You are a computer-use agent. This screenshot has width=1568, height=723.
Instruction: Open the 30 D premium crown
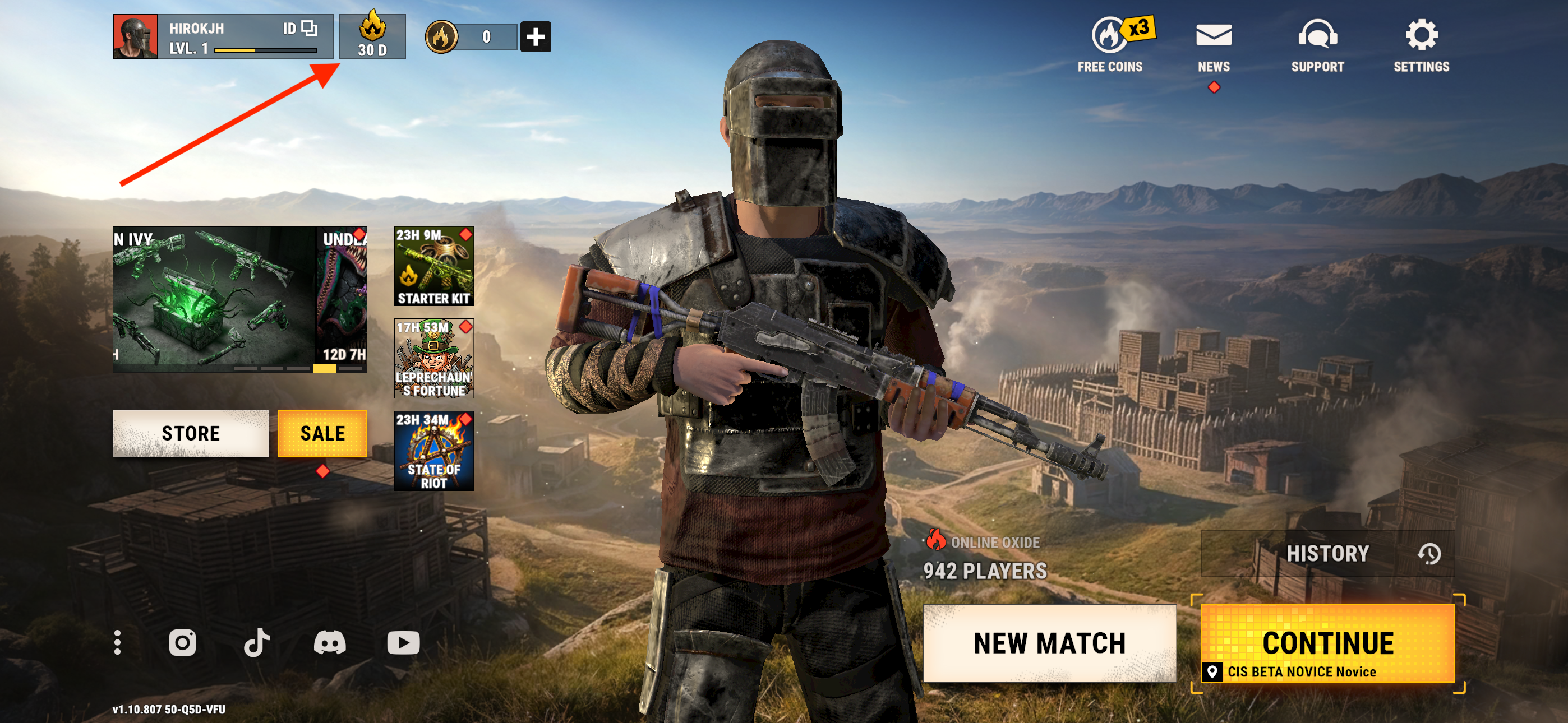tap(372, 37)
